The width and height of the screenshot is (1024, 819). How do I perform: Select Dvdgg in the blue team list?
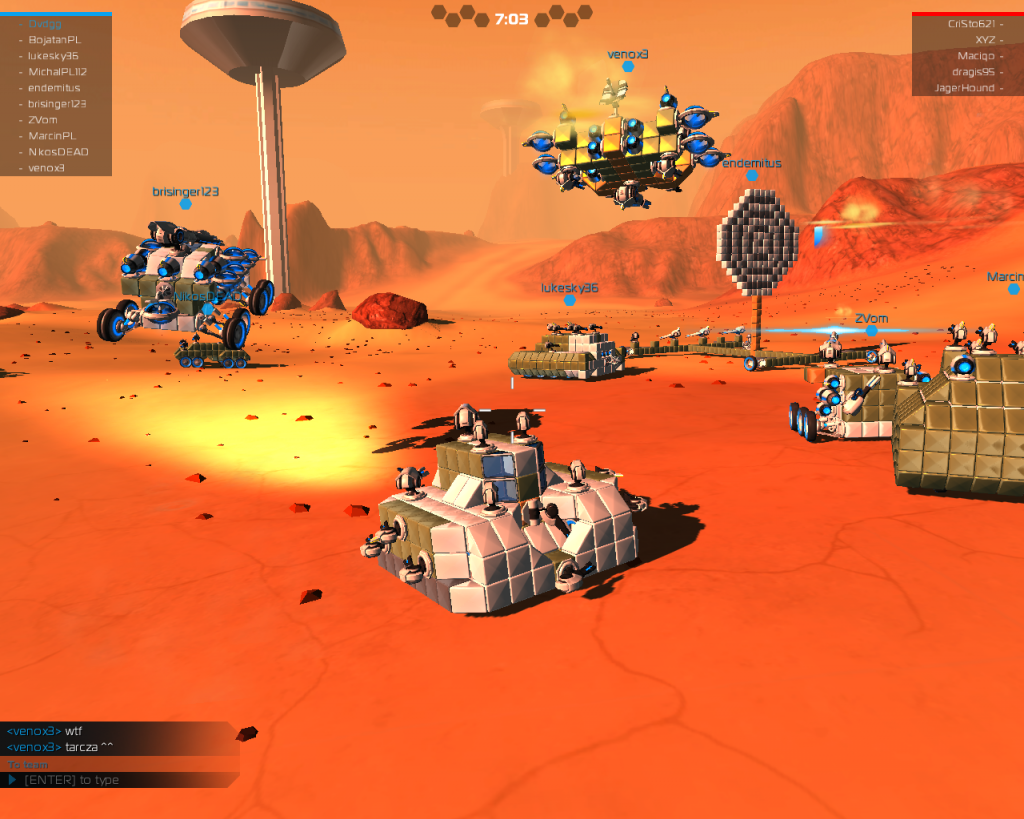coord(44,24)
